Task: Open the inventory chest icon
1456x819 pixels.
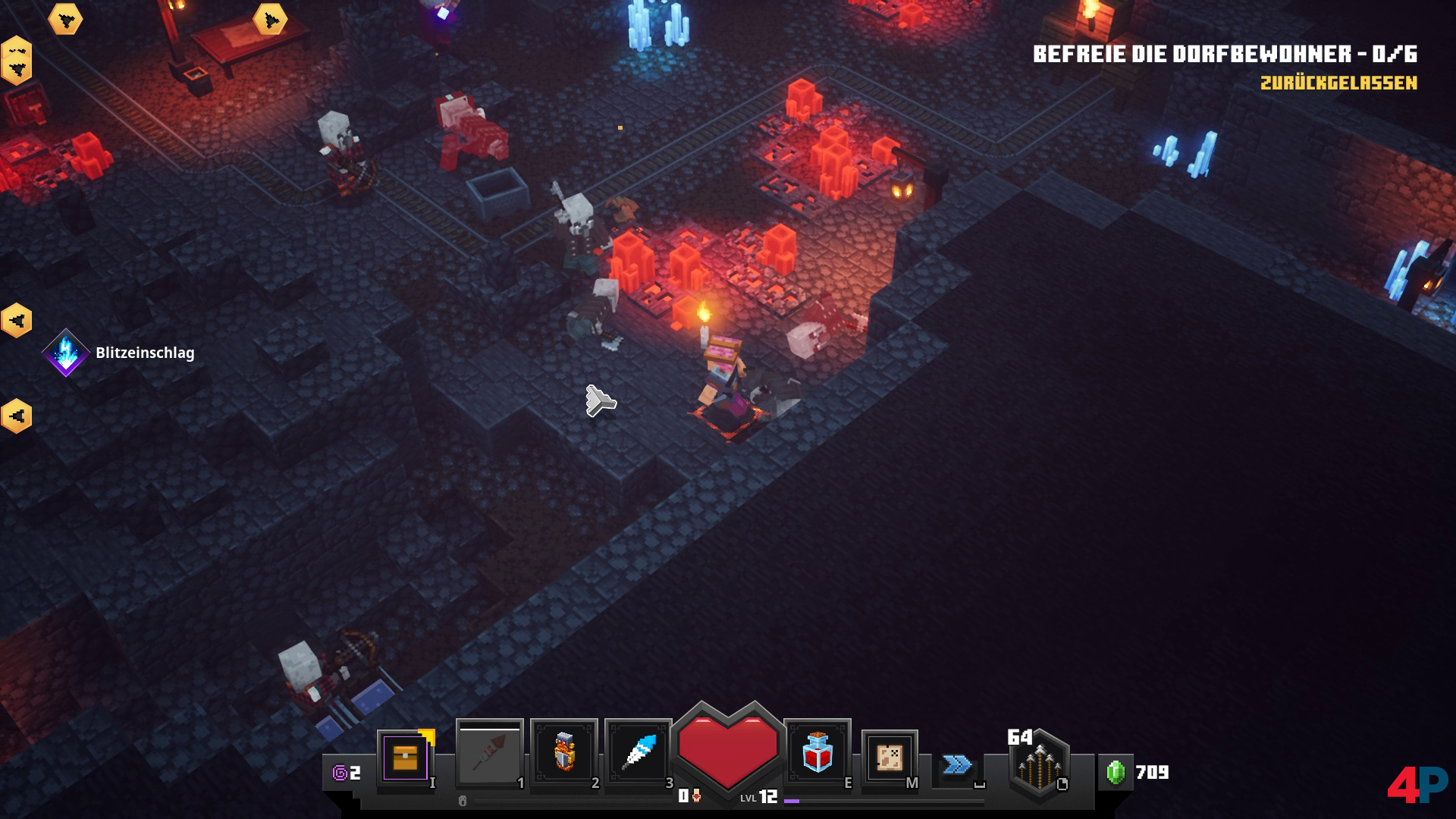Action: point(406,758)
